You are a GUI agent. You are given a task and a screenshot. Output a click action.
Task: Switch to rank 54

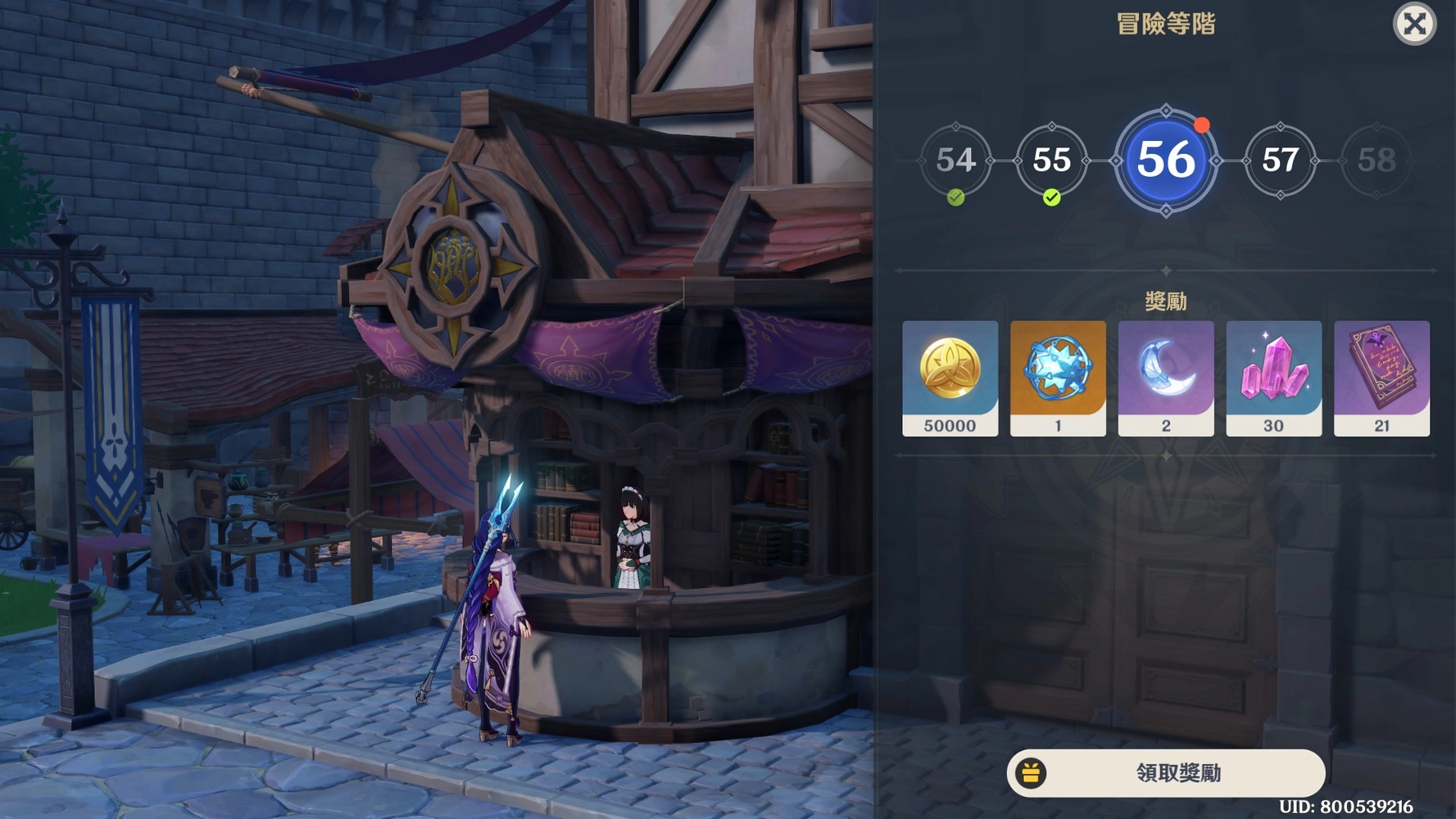coord(955,161)
